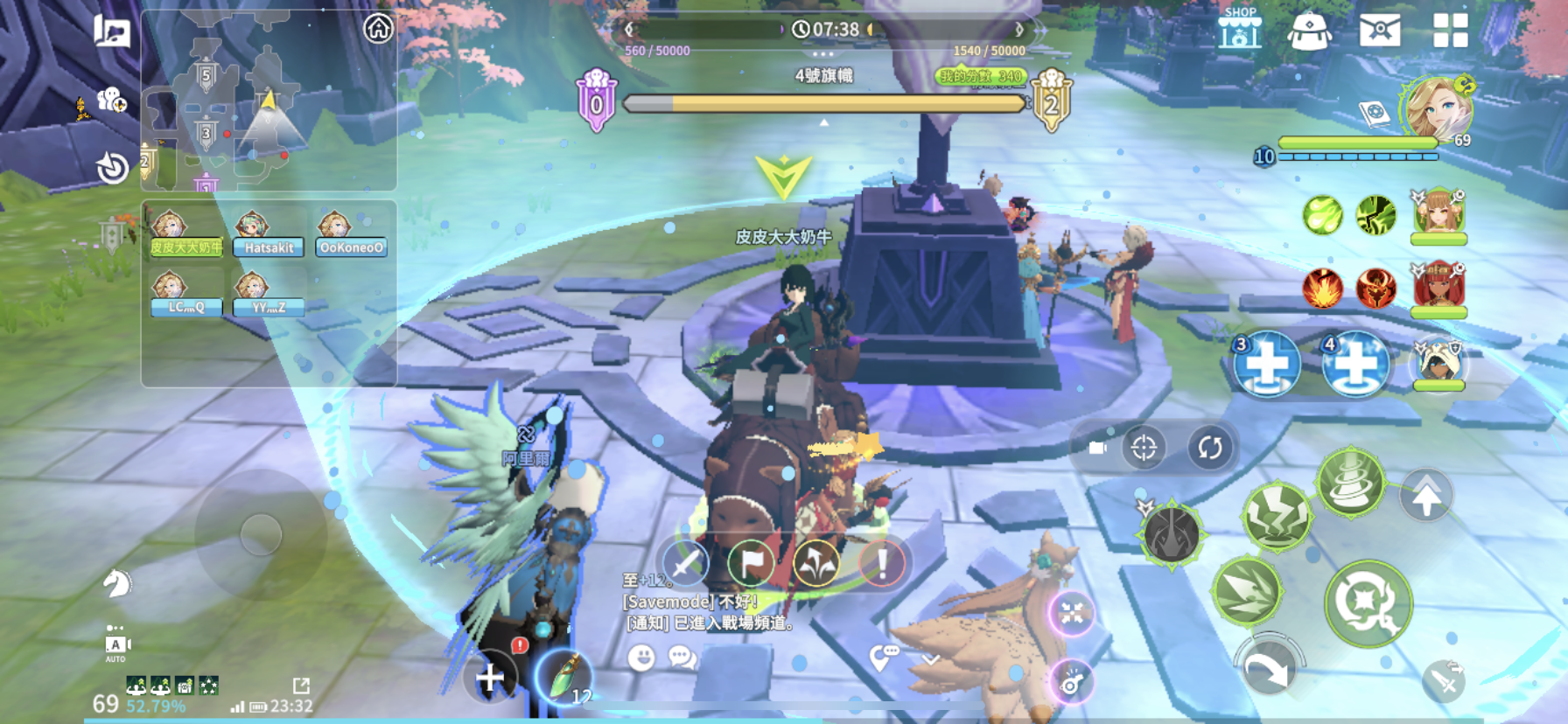
Task: Tap the upward arrow jump button
Action: coord(1426,496)
